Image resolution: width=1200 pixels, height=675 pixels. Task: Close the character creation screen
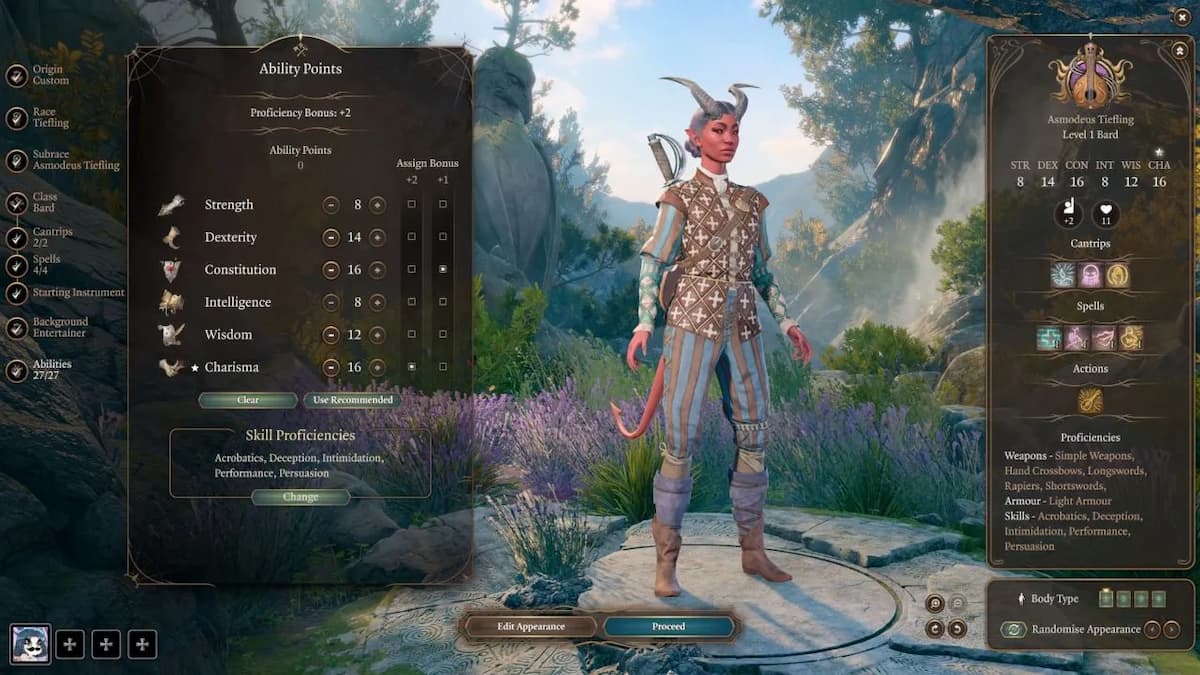pyautogui.click(x=1182, y=16)
